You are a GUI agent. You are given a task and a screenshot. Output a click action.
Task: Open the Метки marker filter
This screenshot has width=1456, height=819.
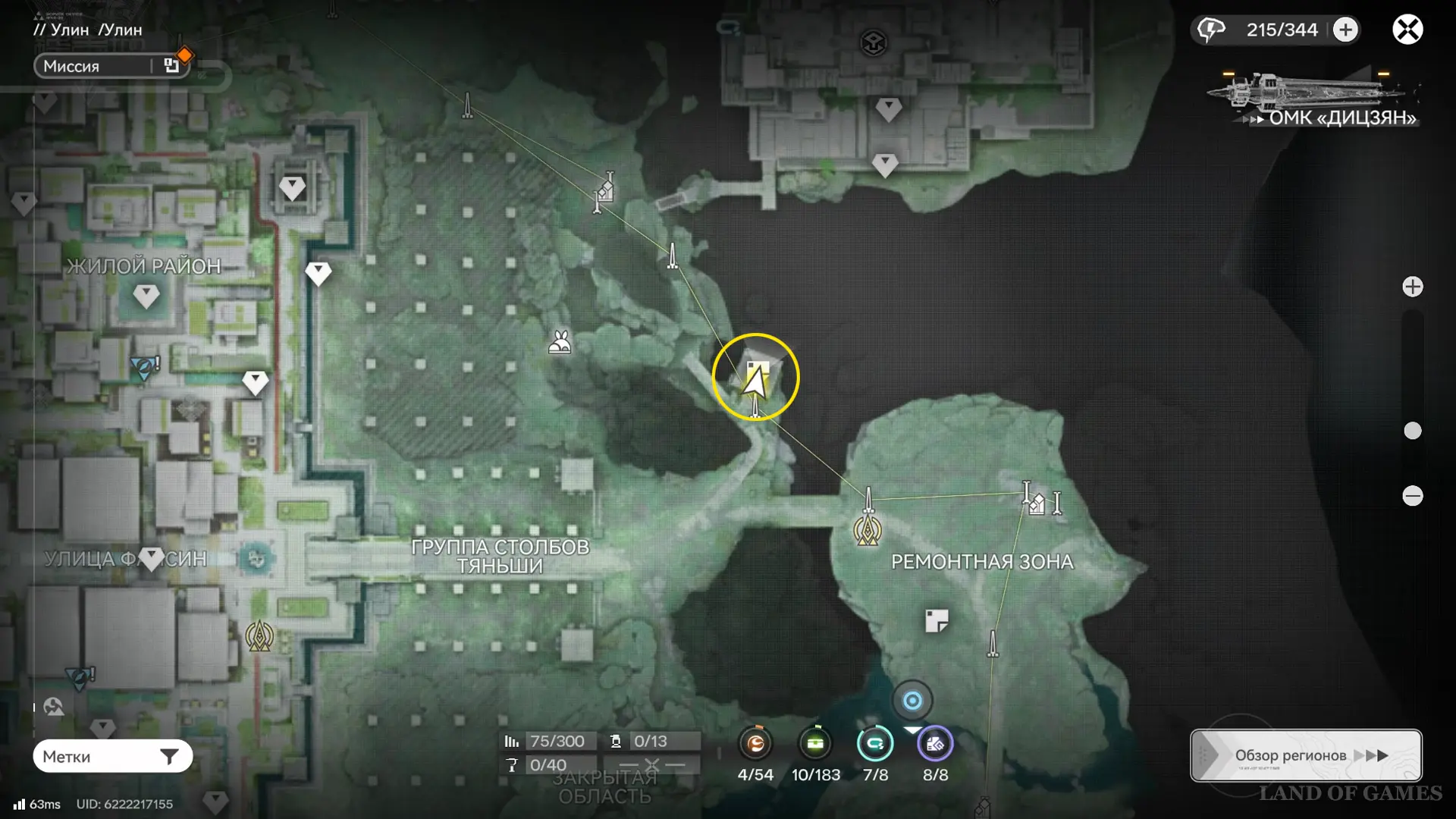[112, 756]
